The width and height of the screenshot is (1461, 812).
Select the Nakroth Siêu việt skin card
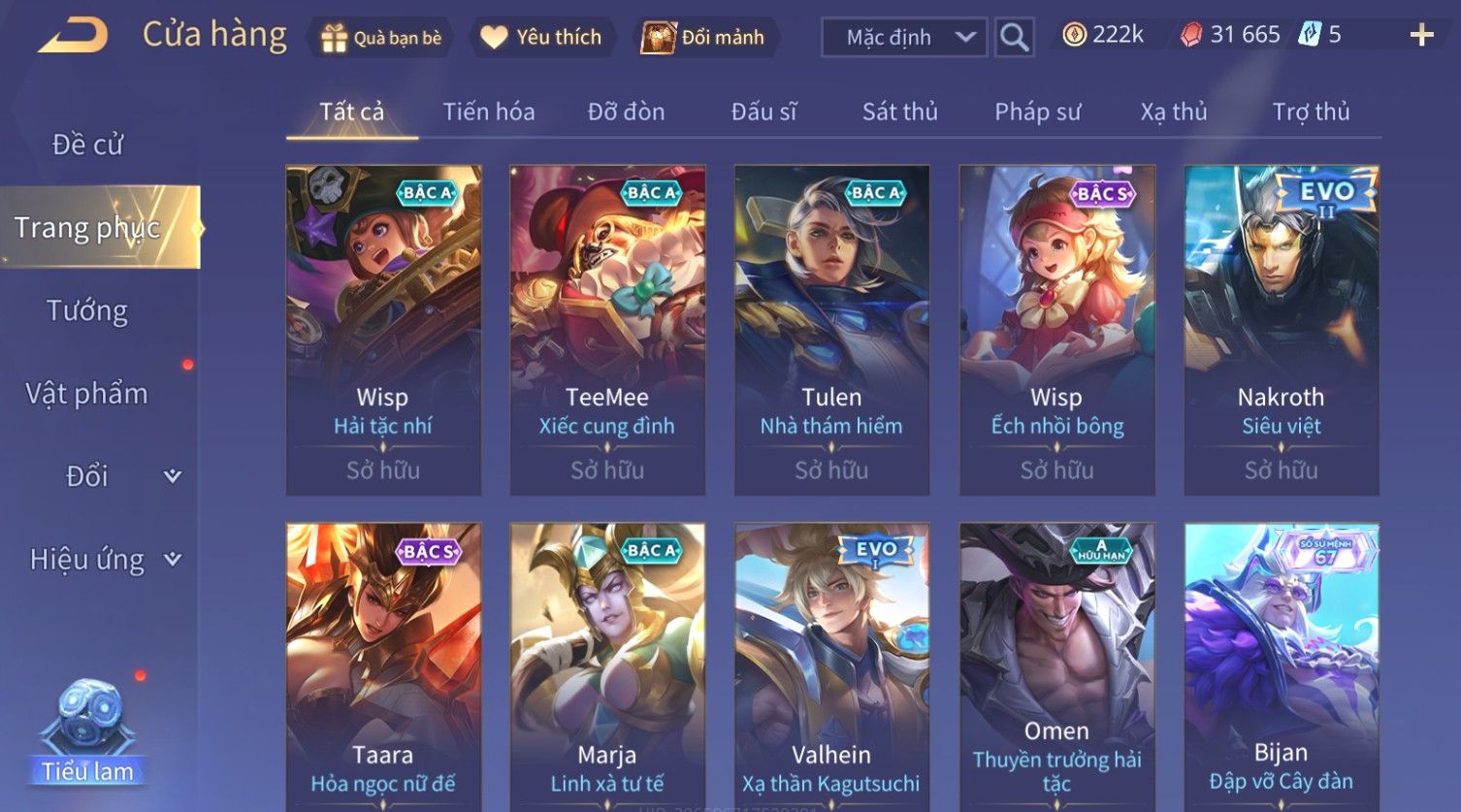tap(1281, 330)
